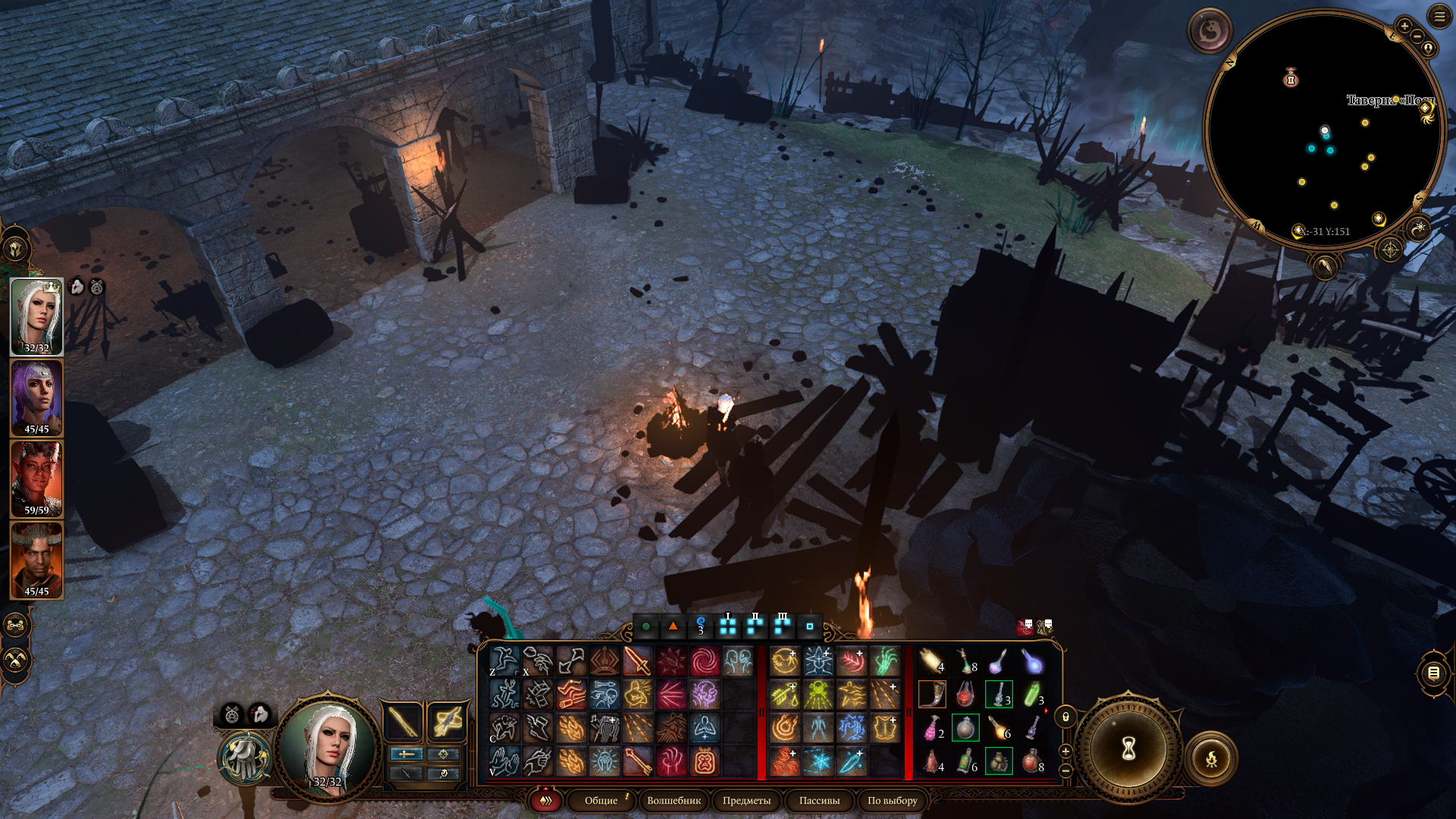Switch to the Общие hotbar tab
1456x819 pixels.
click(601, 801)
